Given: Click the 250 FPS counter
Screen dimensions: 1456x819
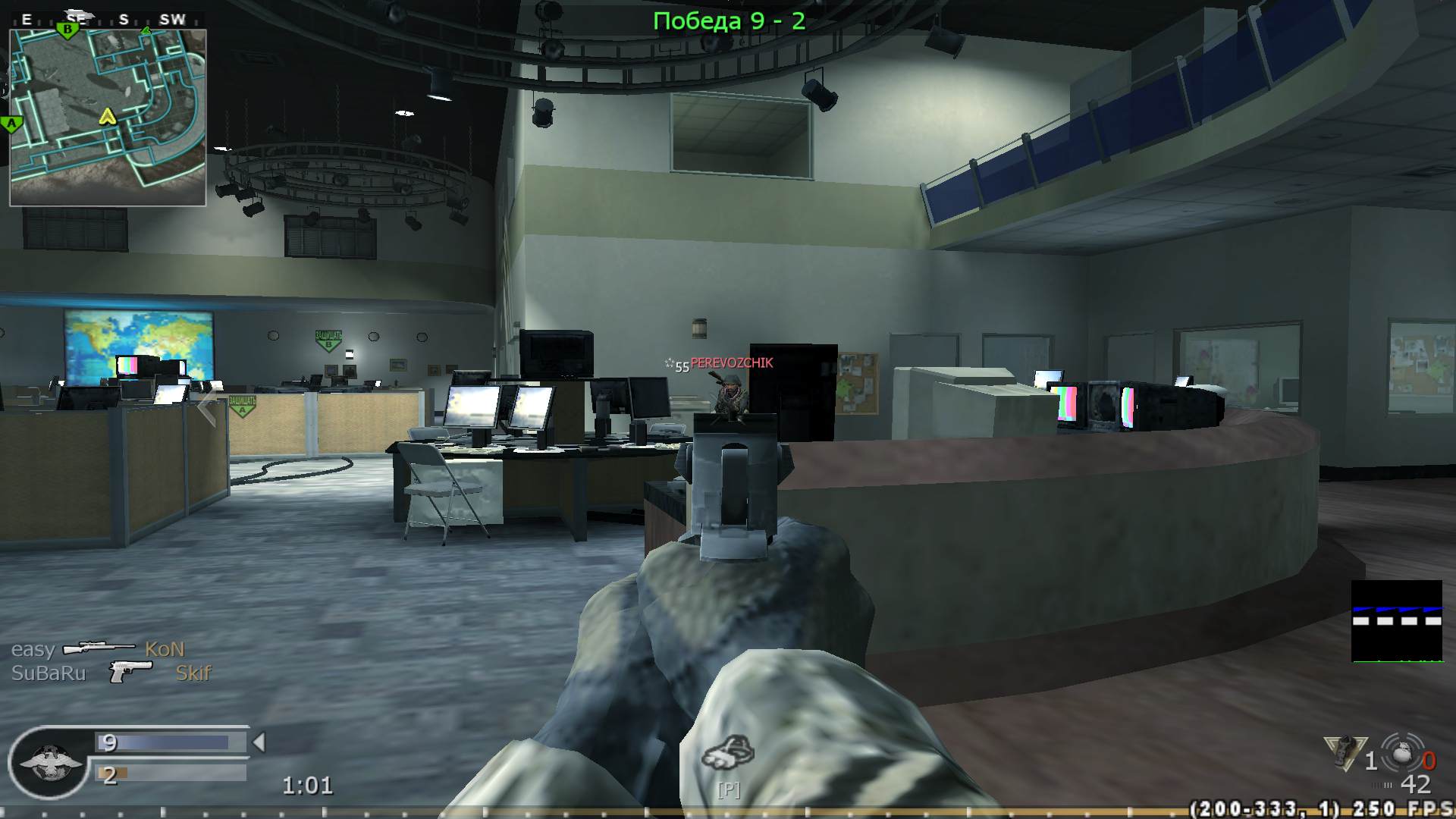Looking at the screenshot, I should [x=1404, y=809].
